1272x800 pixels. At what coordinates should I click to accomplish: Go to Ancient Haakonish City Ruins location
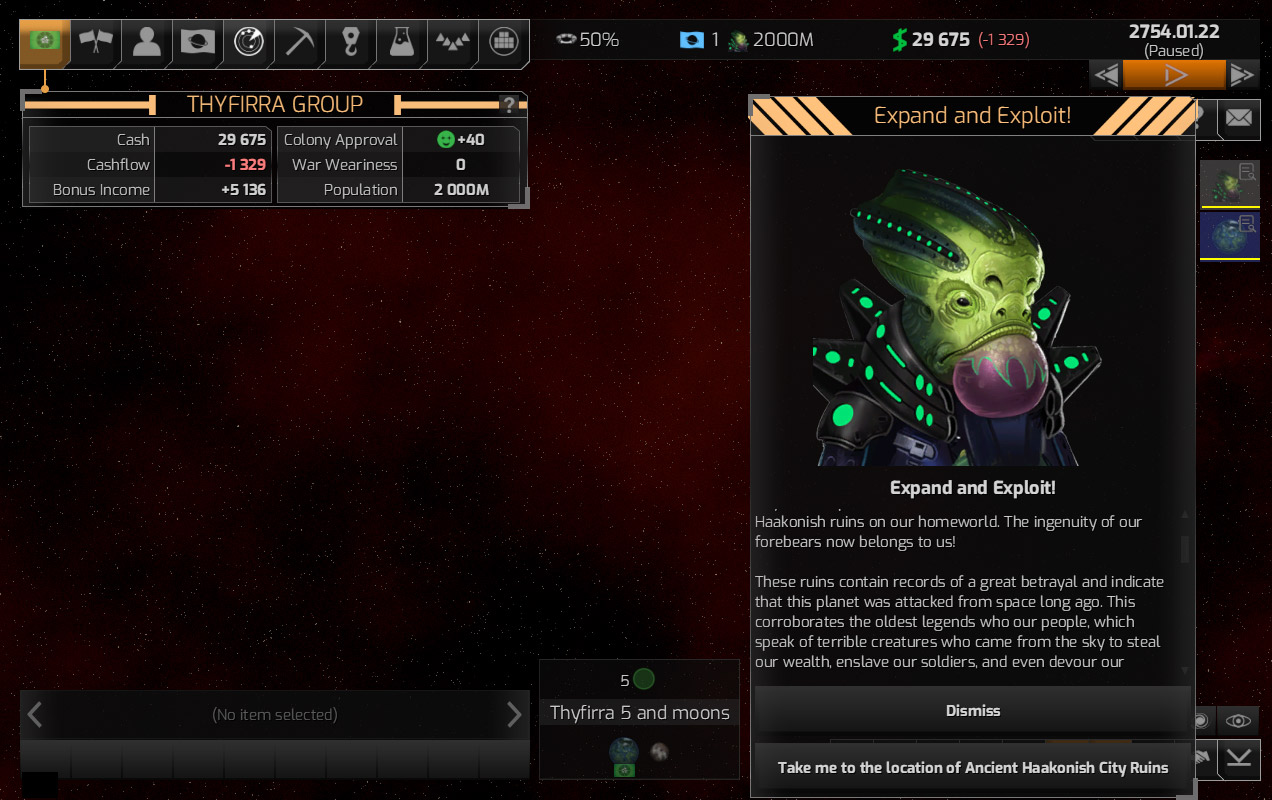tap(972, 768)
